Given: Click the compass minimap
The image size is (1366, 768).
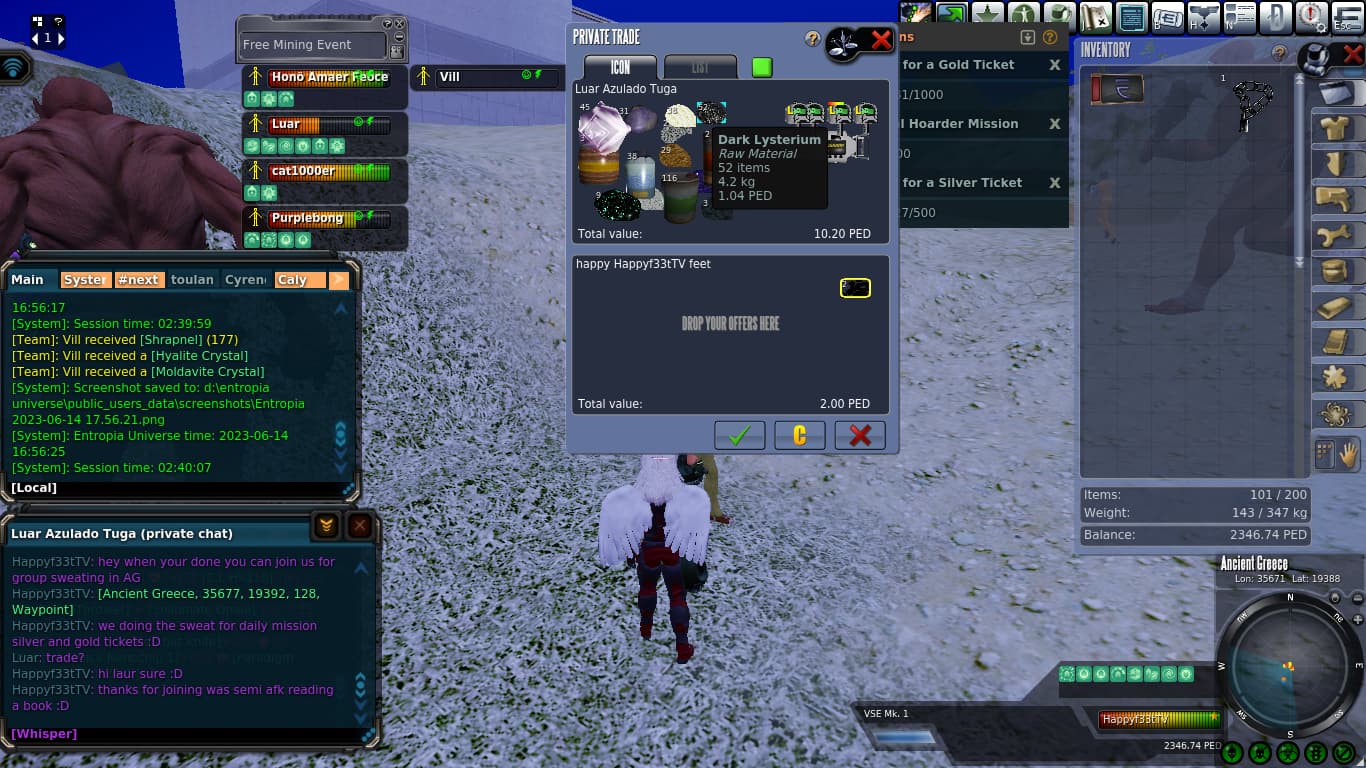Looking at the screenshot, I should 1289,667.
